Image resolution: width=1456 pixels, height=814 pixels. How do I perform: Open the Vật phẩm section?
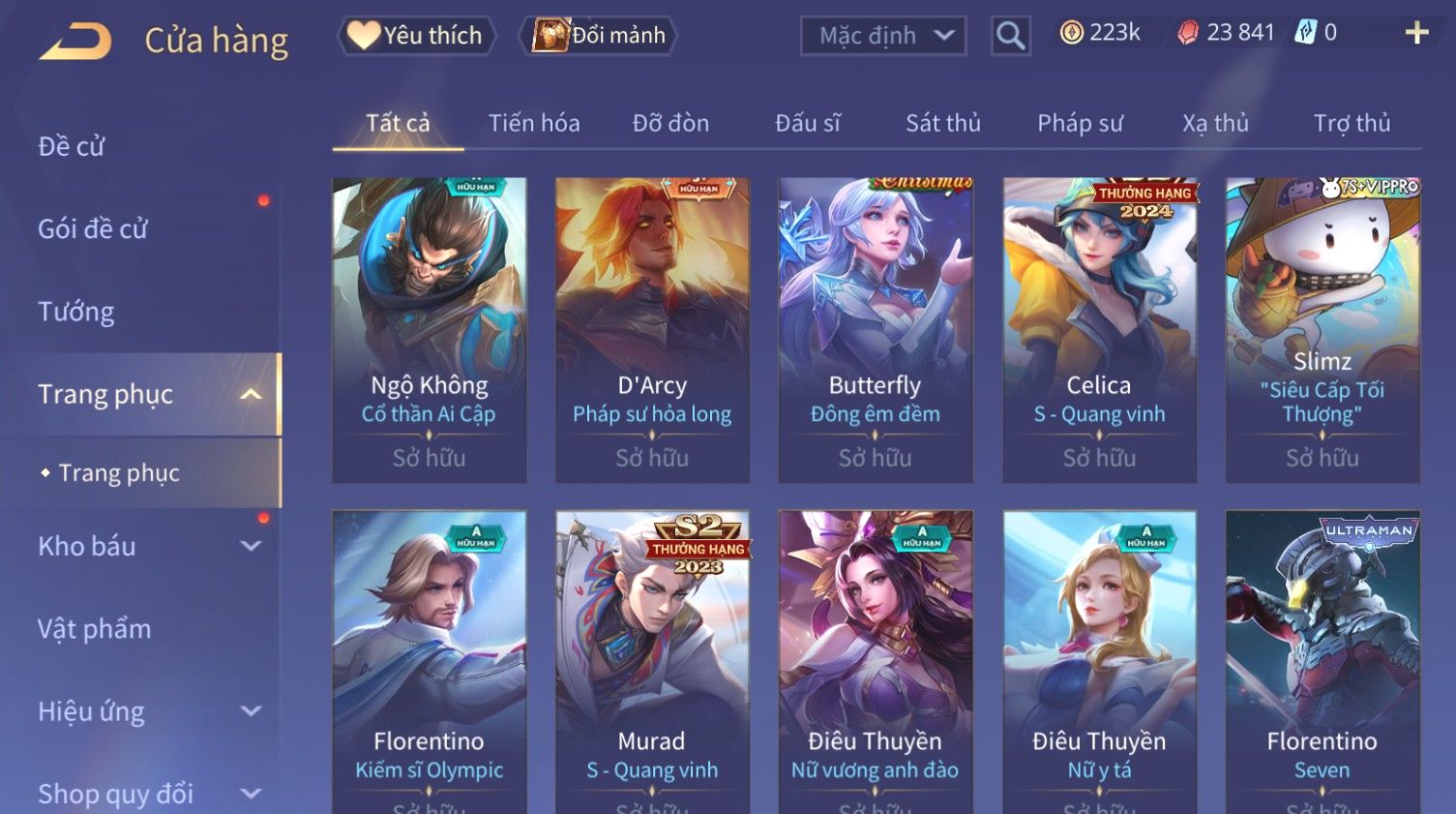click(x=95, y=629)
